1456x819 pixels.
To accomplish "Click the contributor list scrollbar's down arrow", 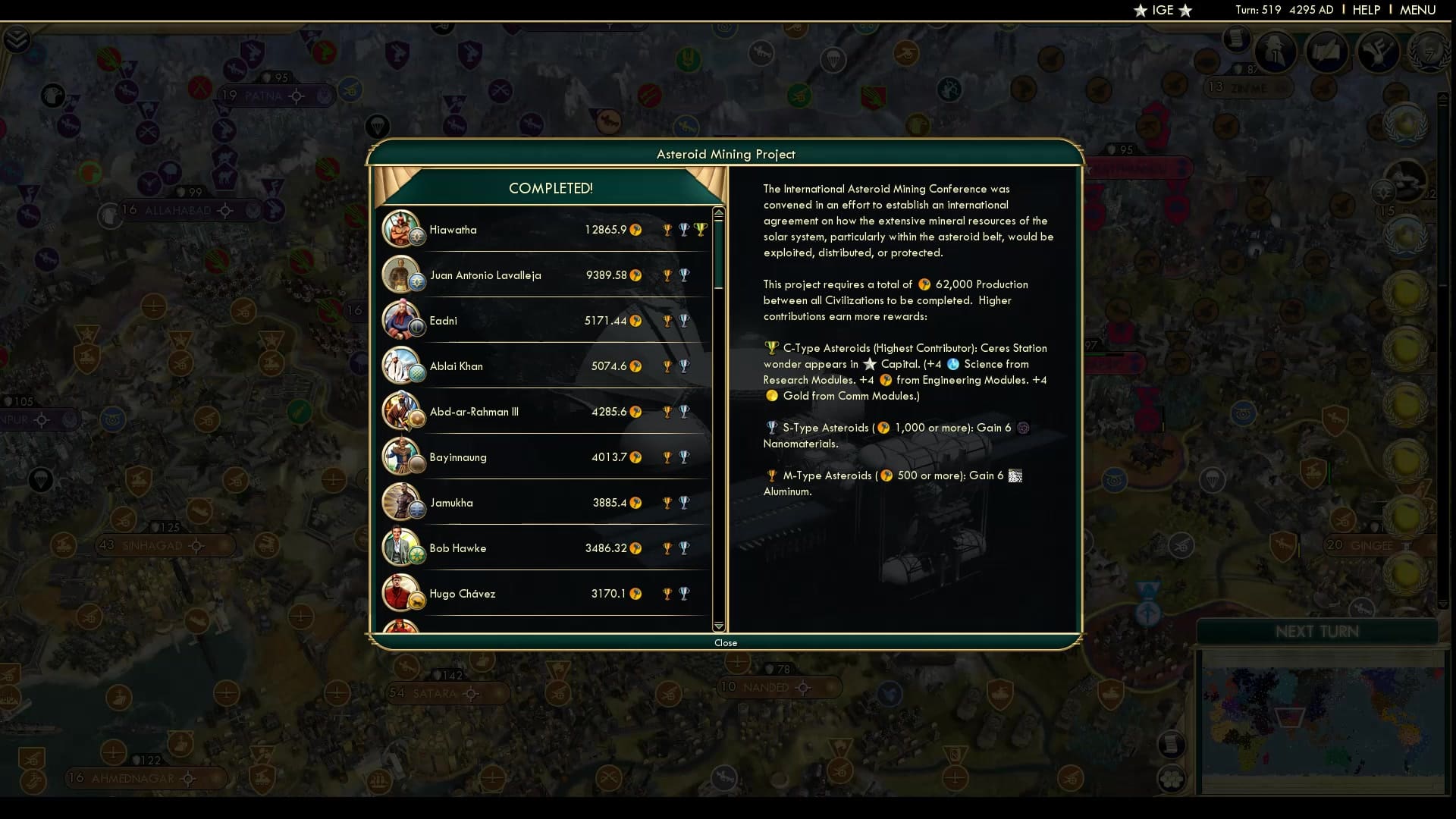I will [x=718, y=626].
